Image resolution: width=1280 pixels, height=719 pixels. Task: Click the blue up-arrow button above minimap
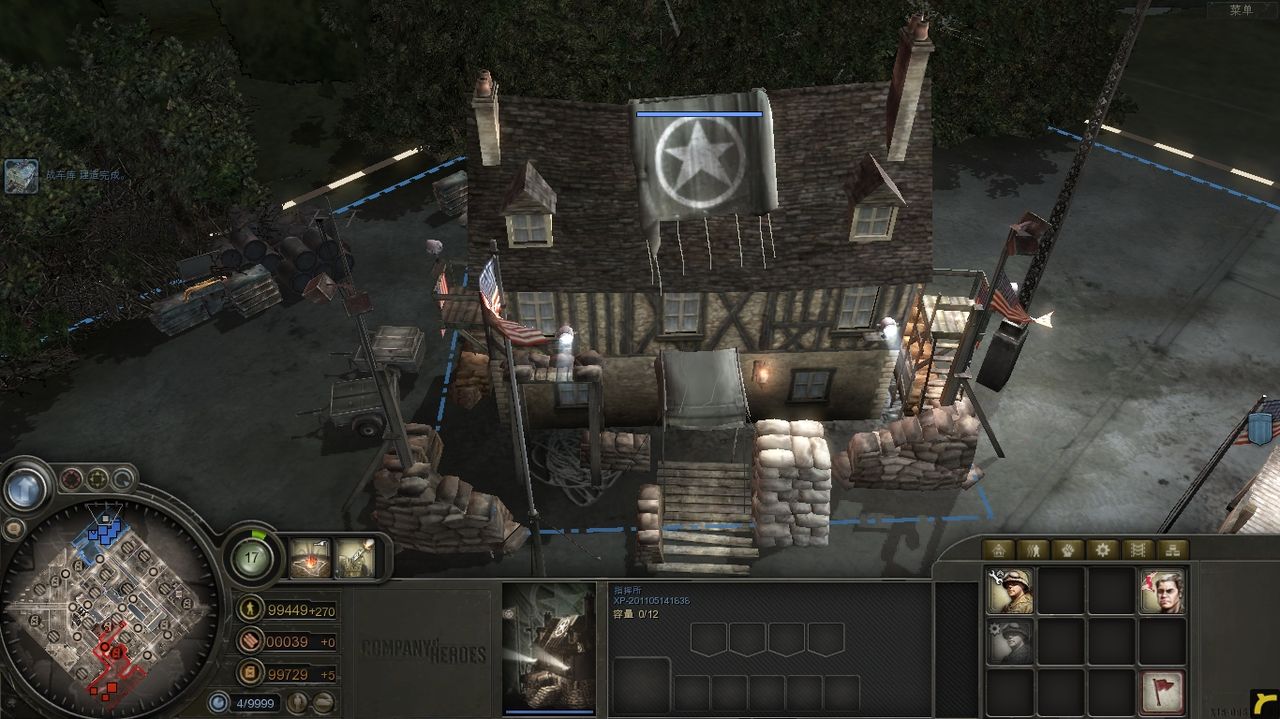click(x=22, y=488)
